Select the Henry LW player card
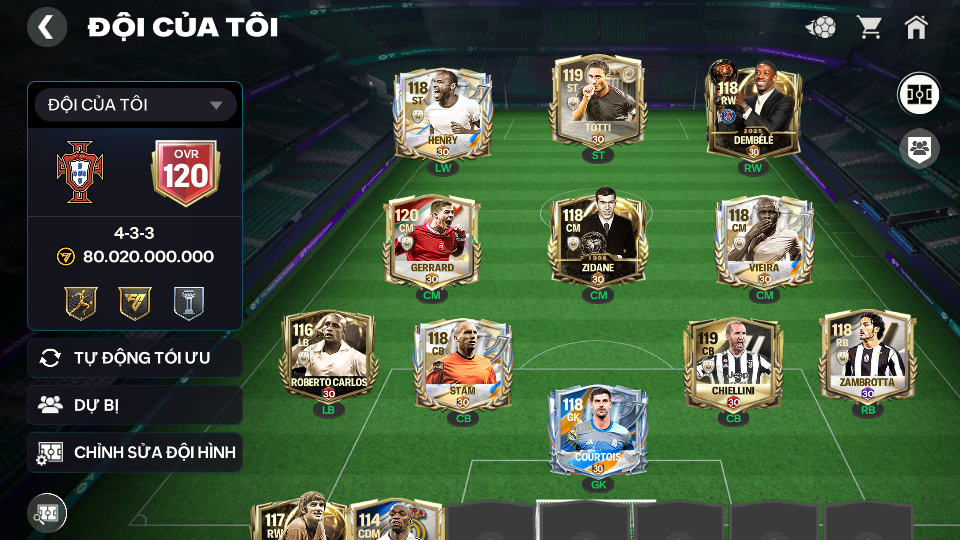 442,114
